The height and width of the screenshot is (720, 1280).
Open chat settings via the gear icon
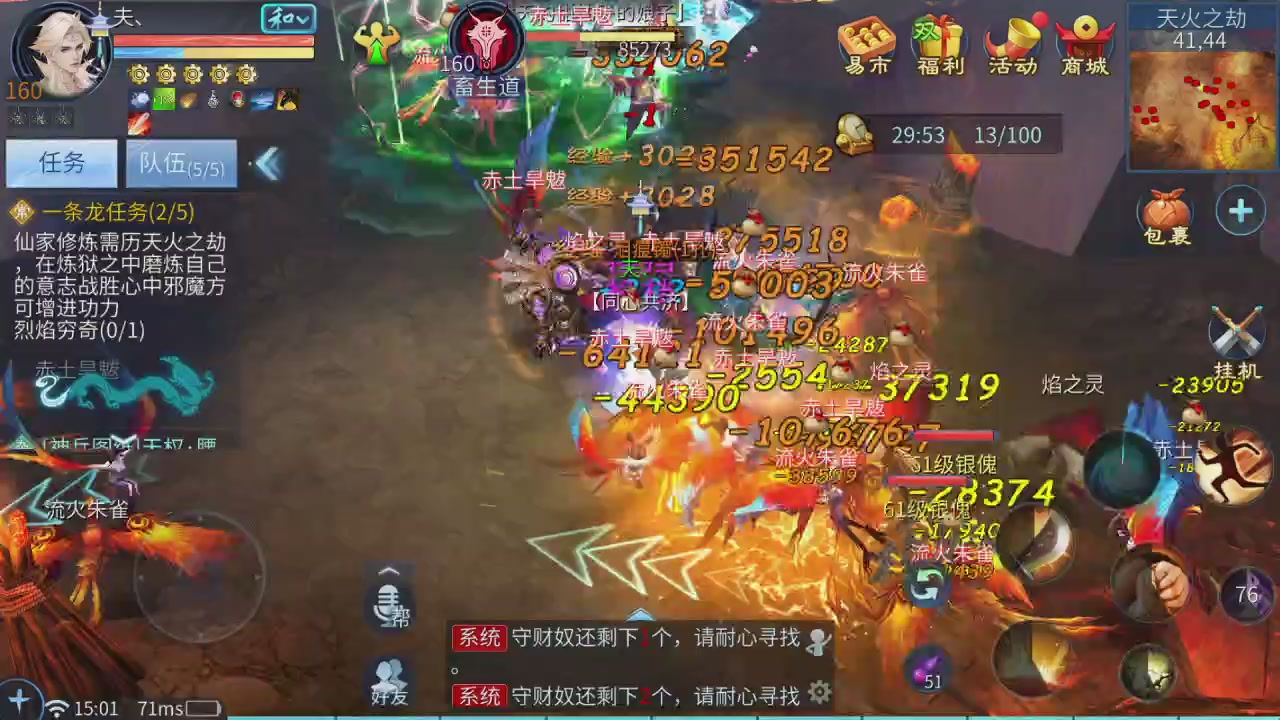click(820, 691)
